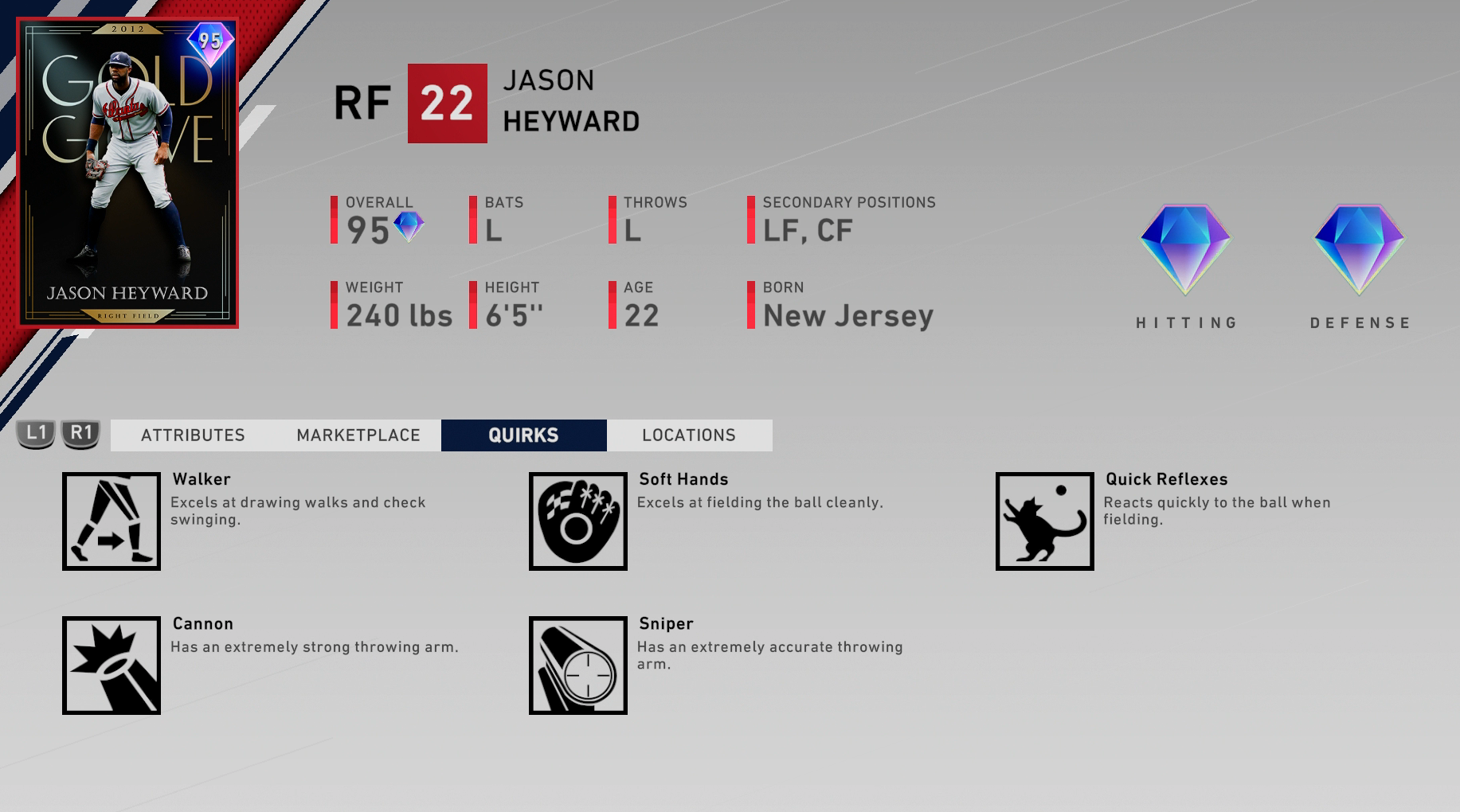This screenshot has width=1460, height=812.
Task: Select the Quirks tab
Action: (523, 435)
